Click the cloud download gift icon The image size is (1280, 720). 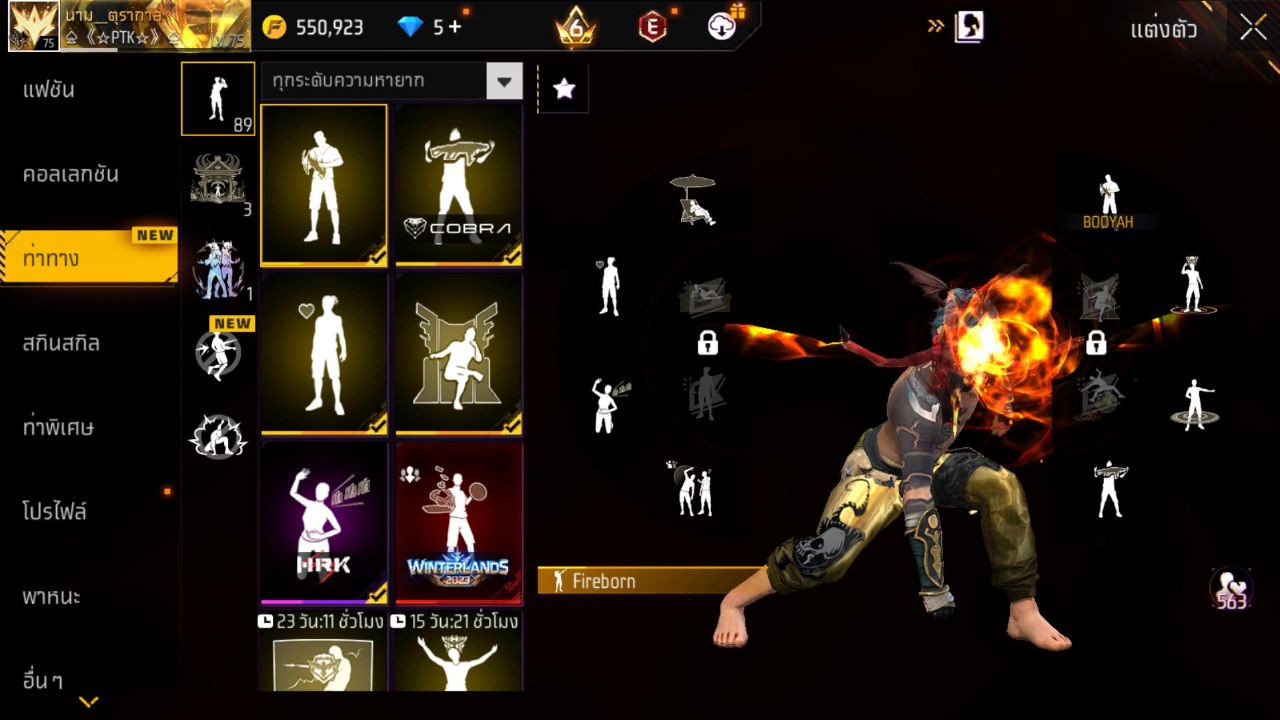point(722,26)
